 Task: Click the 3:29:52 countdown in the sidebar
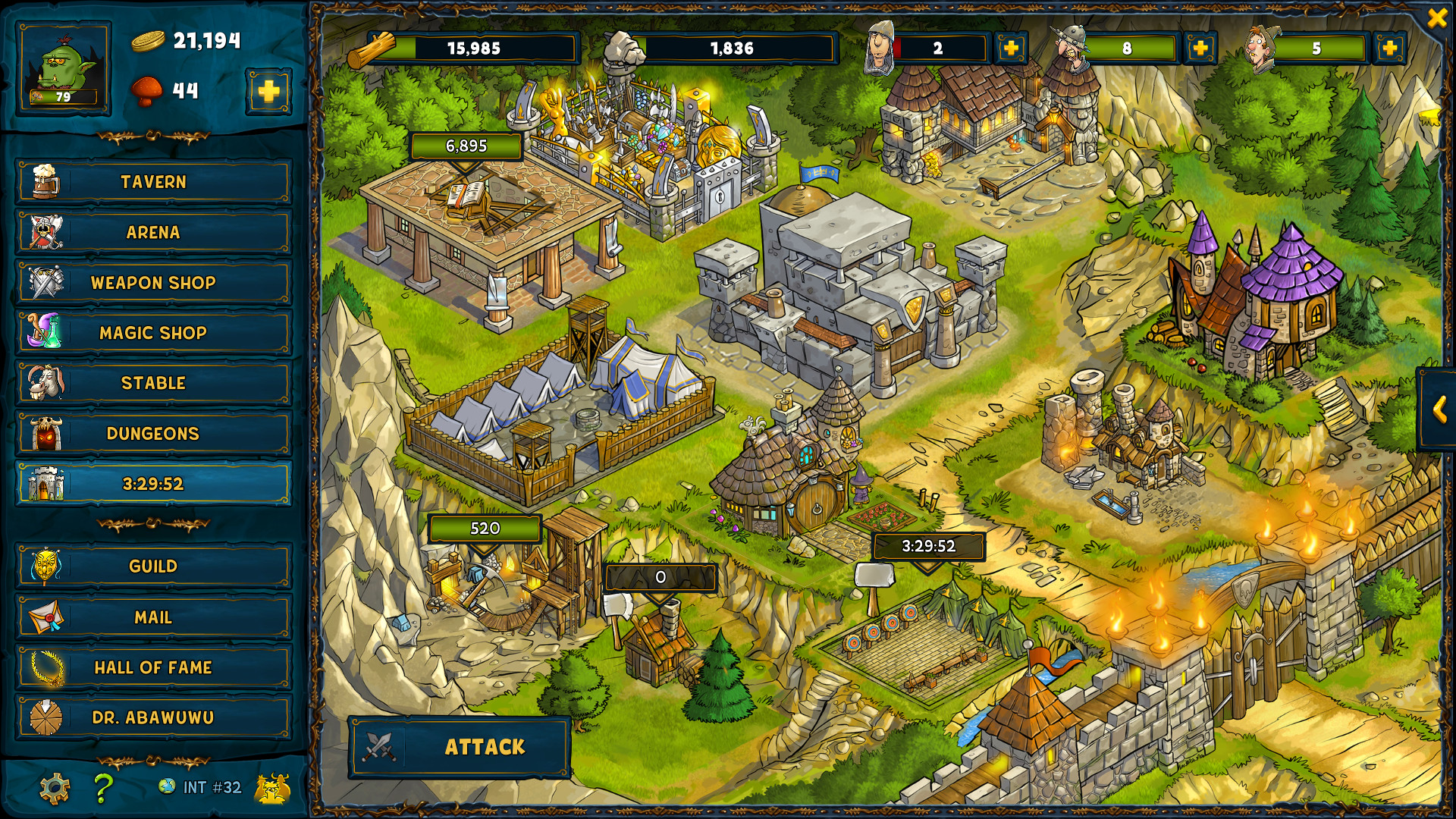[152, 482]
